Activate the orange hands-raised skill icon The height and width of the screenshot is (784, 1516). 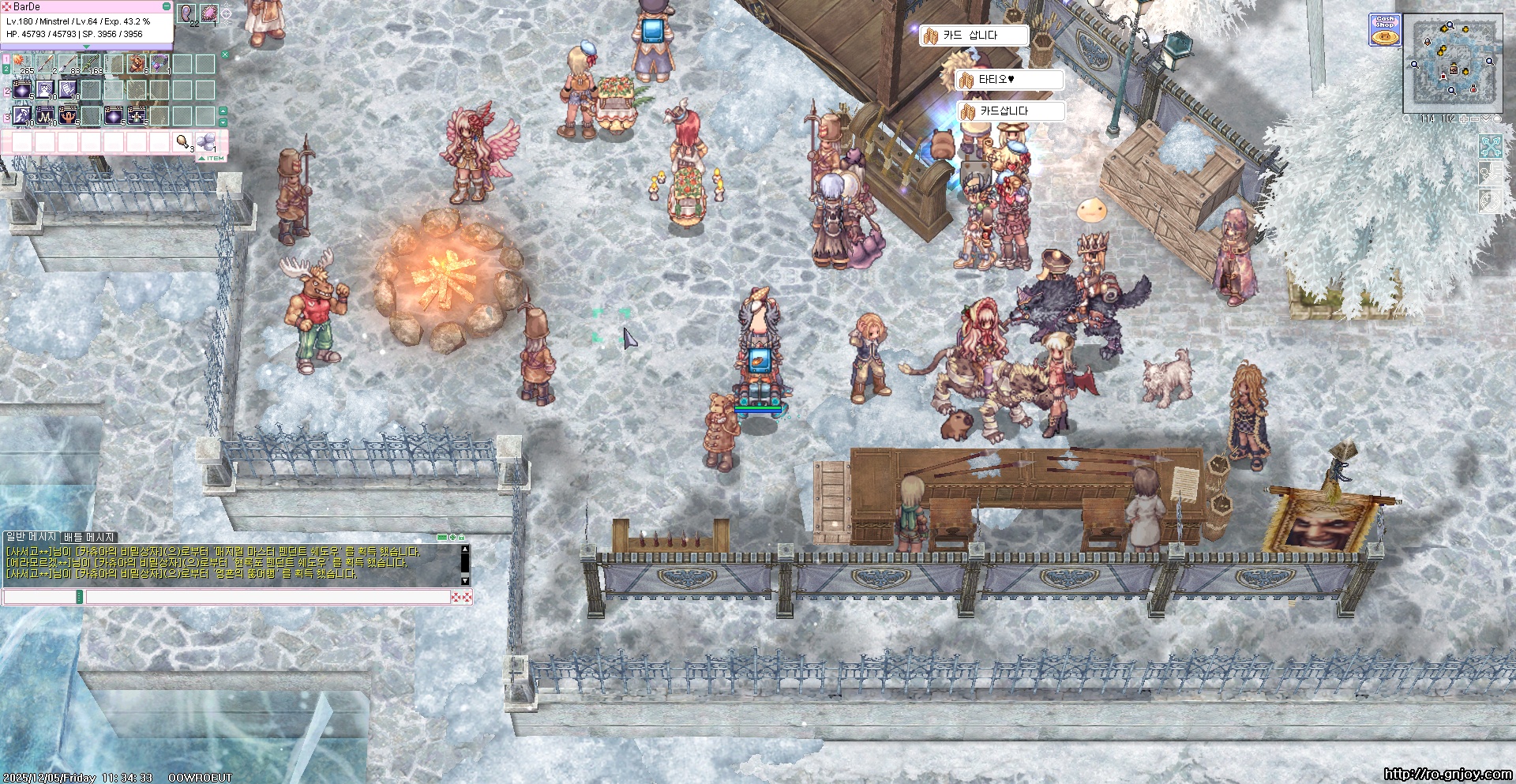[69, 115]
